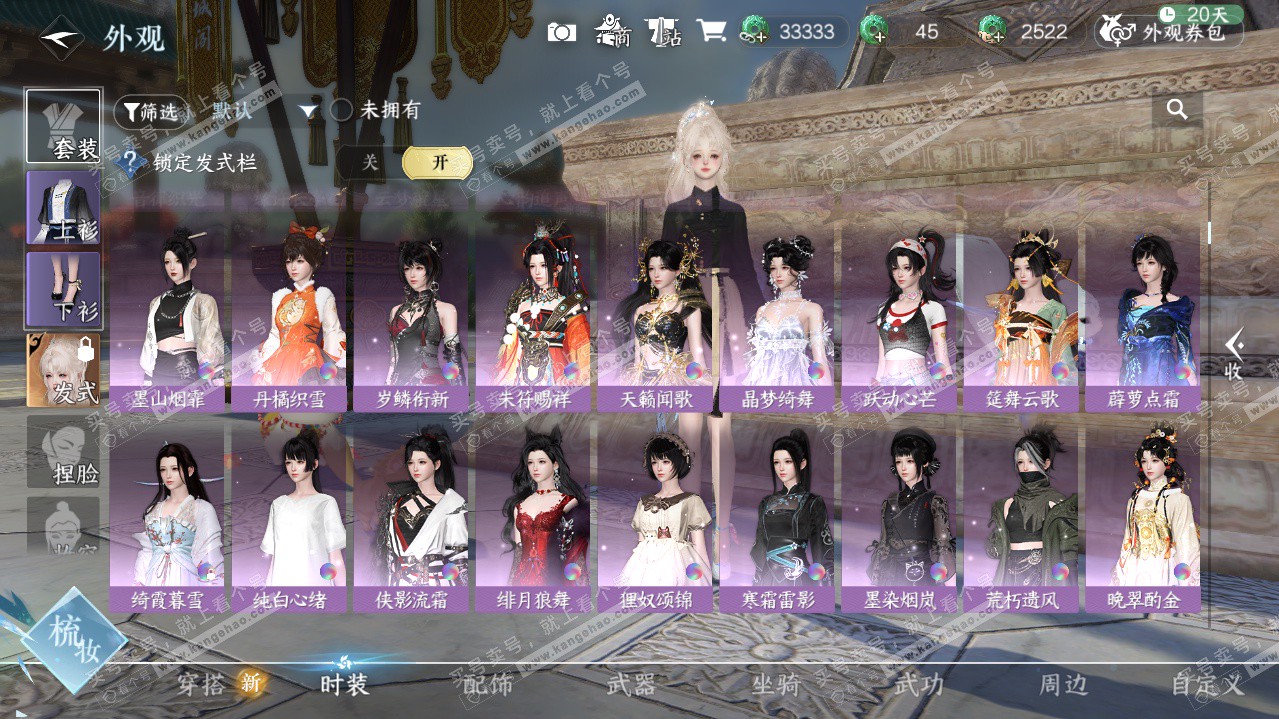Screen dimensions: 1279x719
Task: Switch to the 上衫 category
Action: (x=63, y=208)
